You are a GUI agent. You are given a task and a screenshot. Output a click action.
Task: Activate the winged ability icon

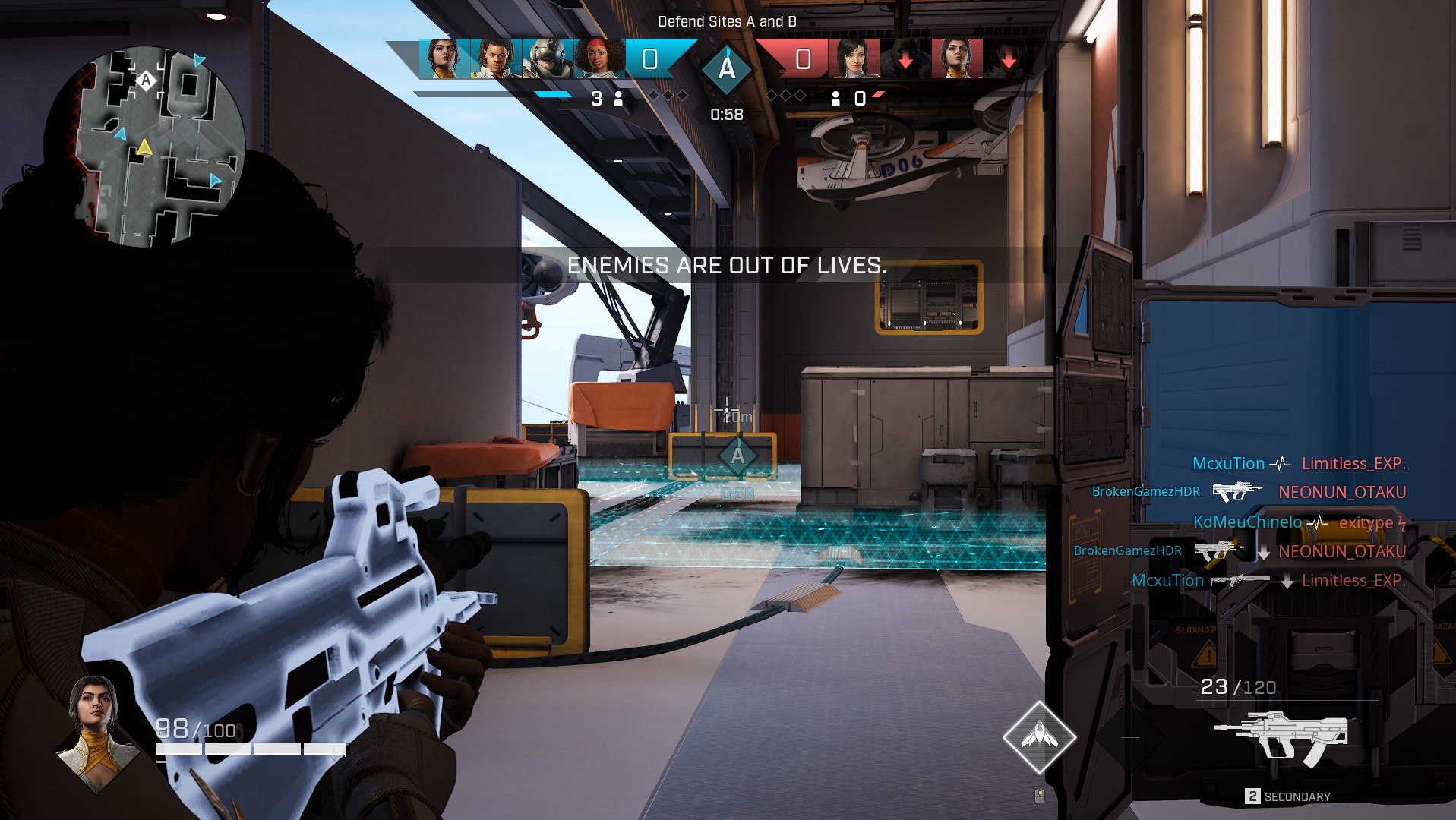(x=1039, y=736)
